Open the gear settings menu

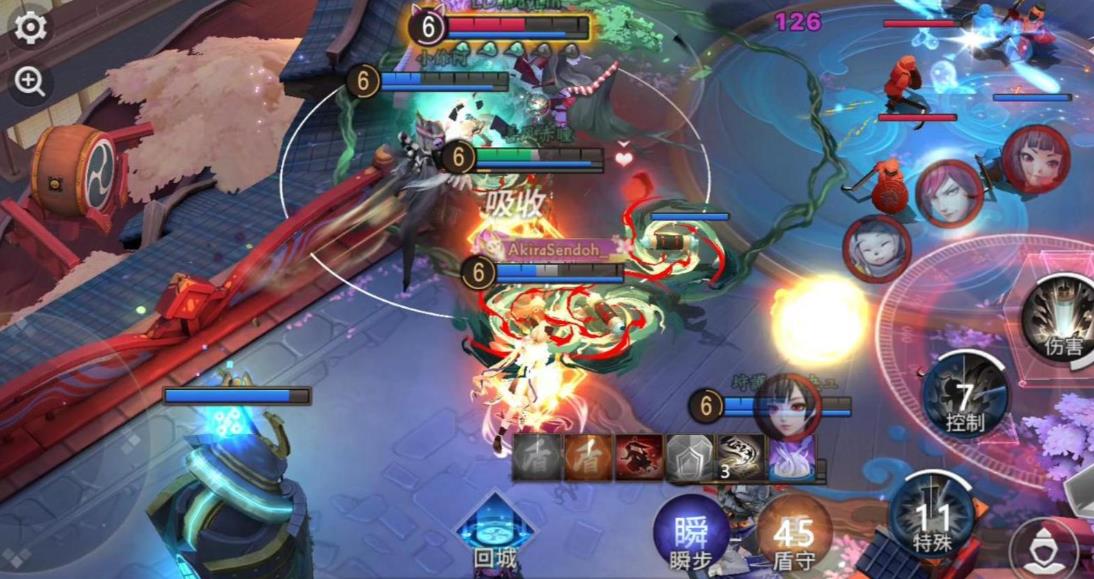(x=30, y=27)
